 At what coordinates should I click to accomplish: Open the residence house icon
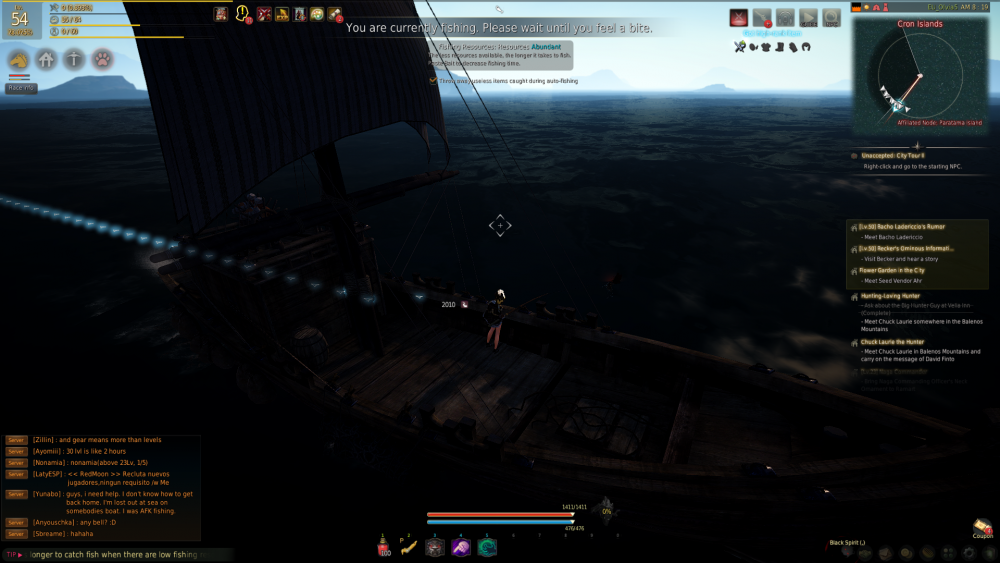point(46,60)
